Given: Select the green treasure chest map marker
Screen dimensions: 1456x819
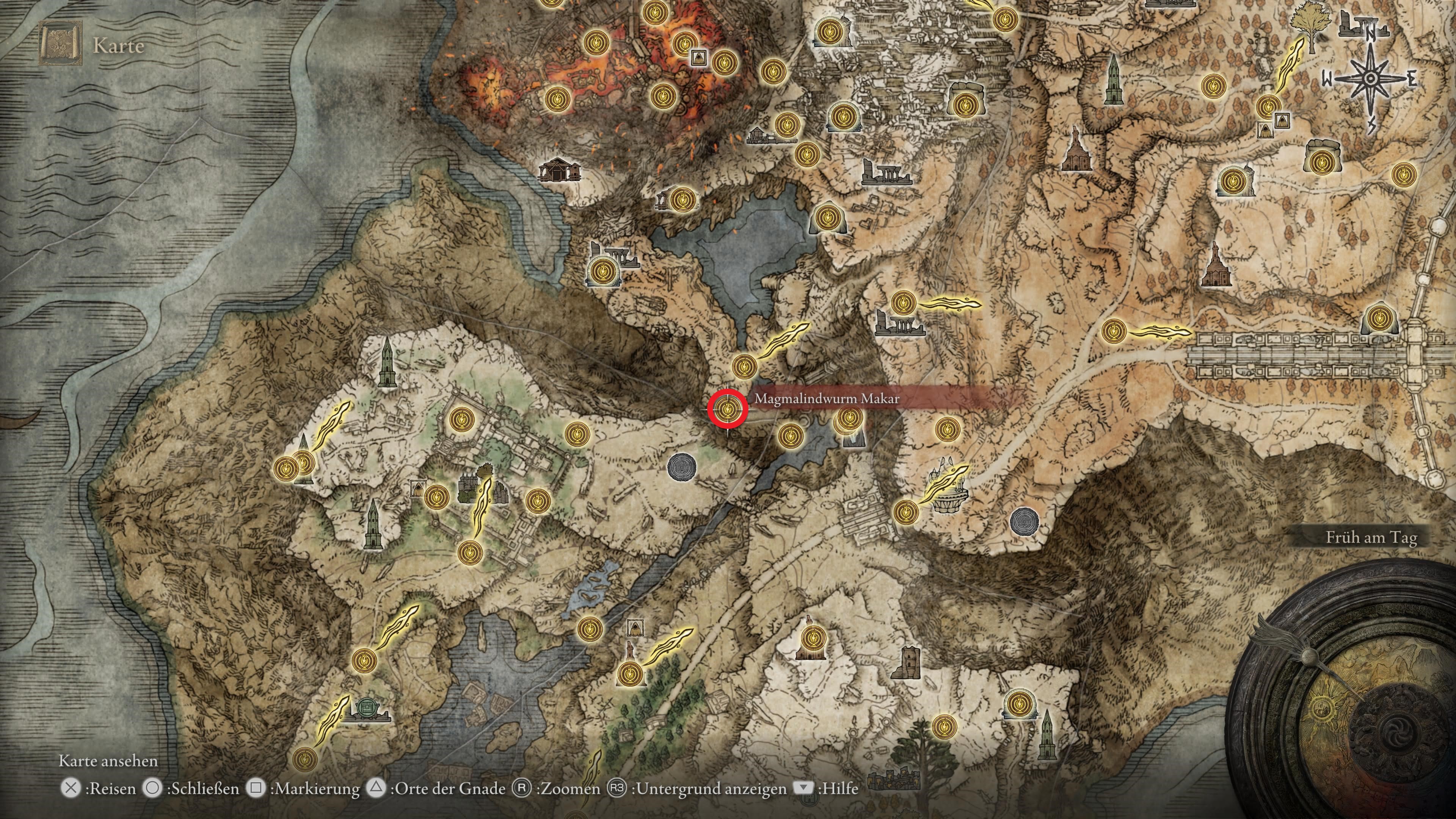Looking at the screenshot, I should coord(366,708).
